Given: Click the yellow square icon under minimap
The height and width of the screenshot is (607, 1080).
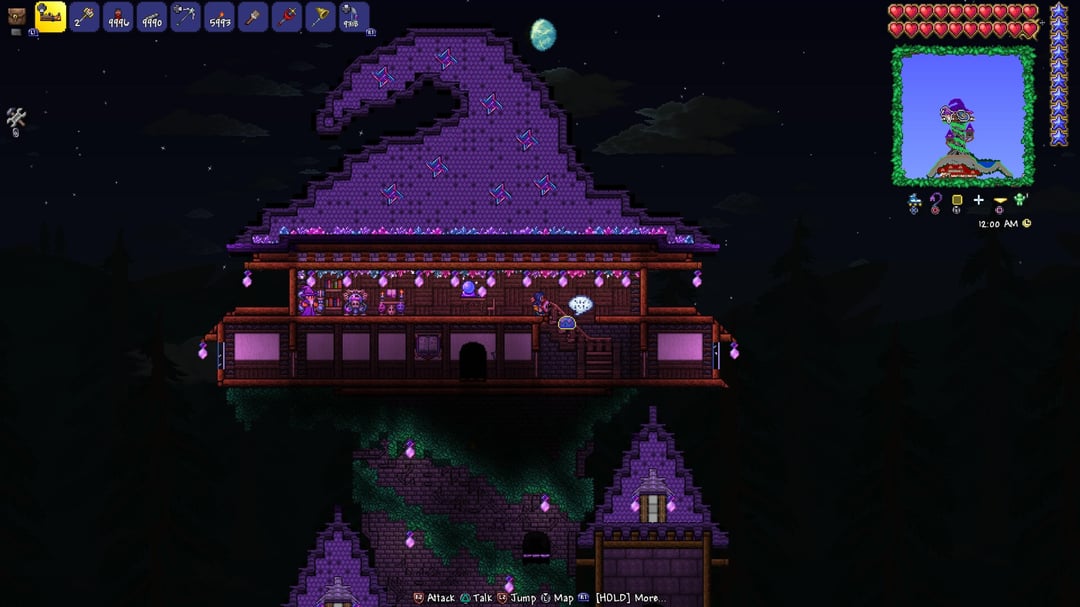Looking at the screenshot, I should (957, 201).
